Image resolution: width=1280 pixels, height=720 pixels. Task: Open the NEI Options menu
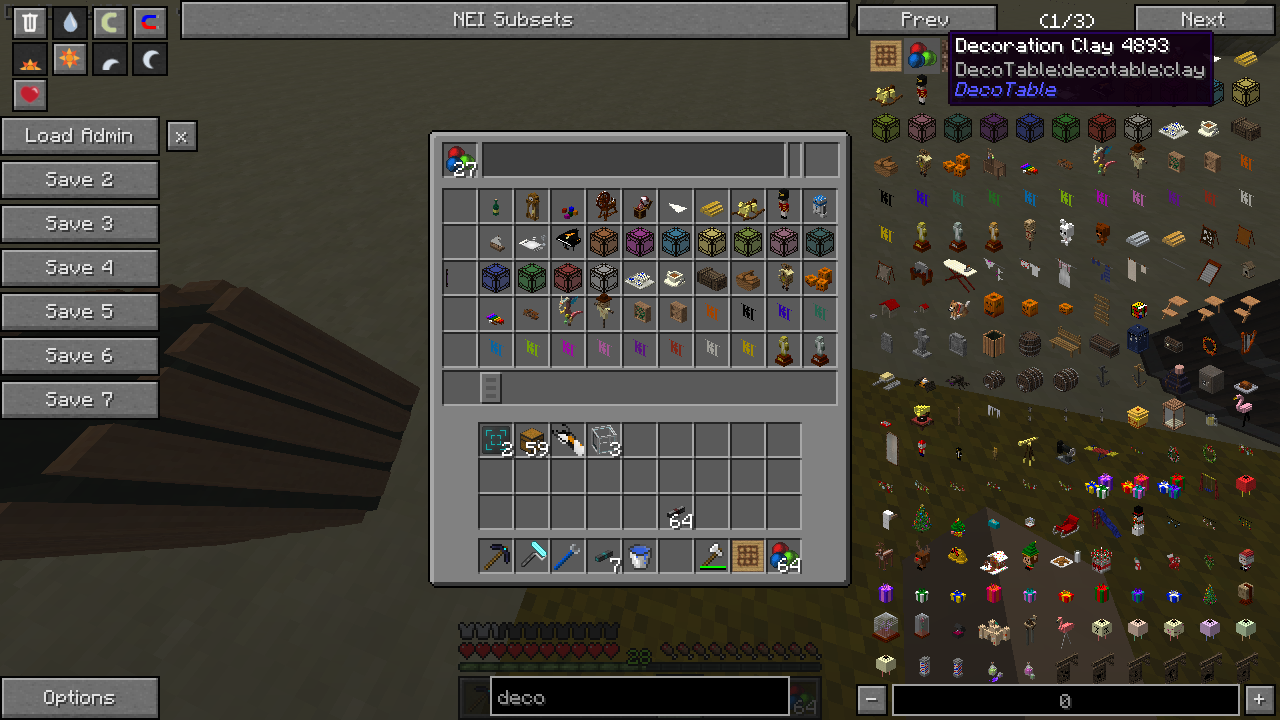tap(80, 698)
